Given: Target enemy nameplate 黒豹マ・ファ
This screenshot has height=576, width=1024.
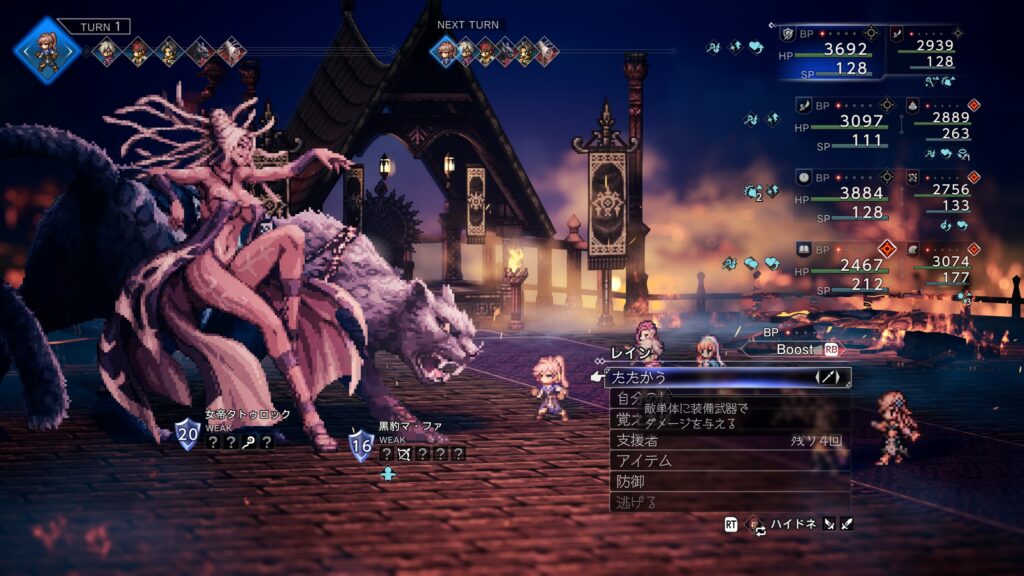Looking at the screenshot, I should point(410,426).
